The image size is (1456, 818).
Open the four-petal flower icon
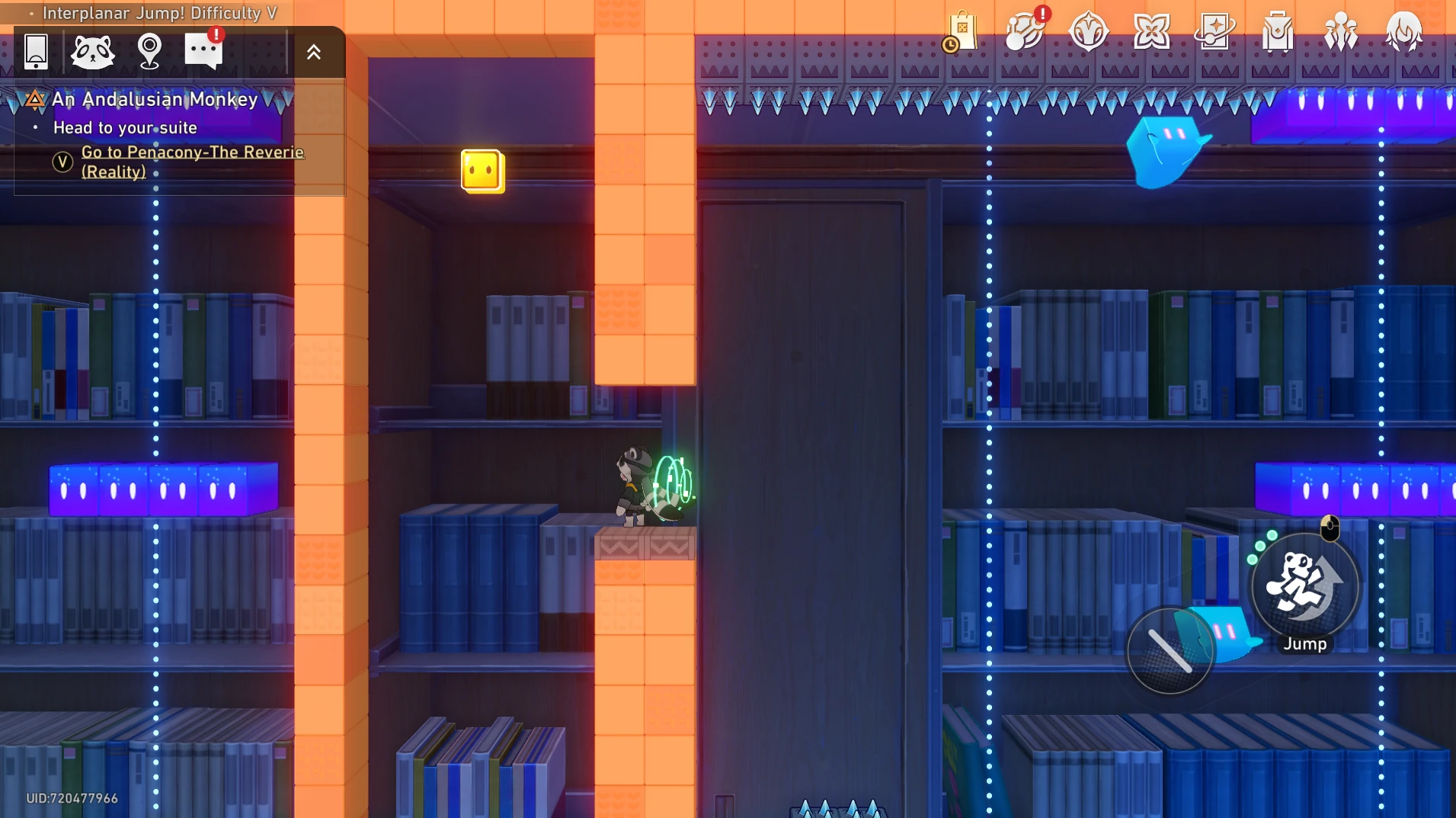click(1151, 33)
